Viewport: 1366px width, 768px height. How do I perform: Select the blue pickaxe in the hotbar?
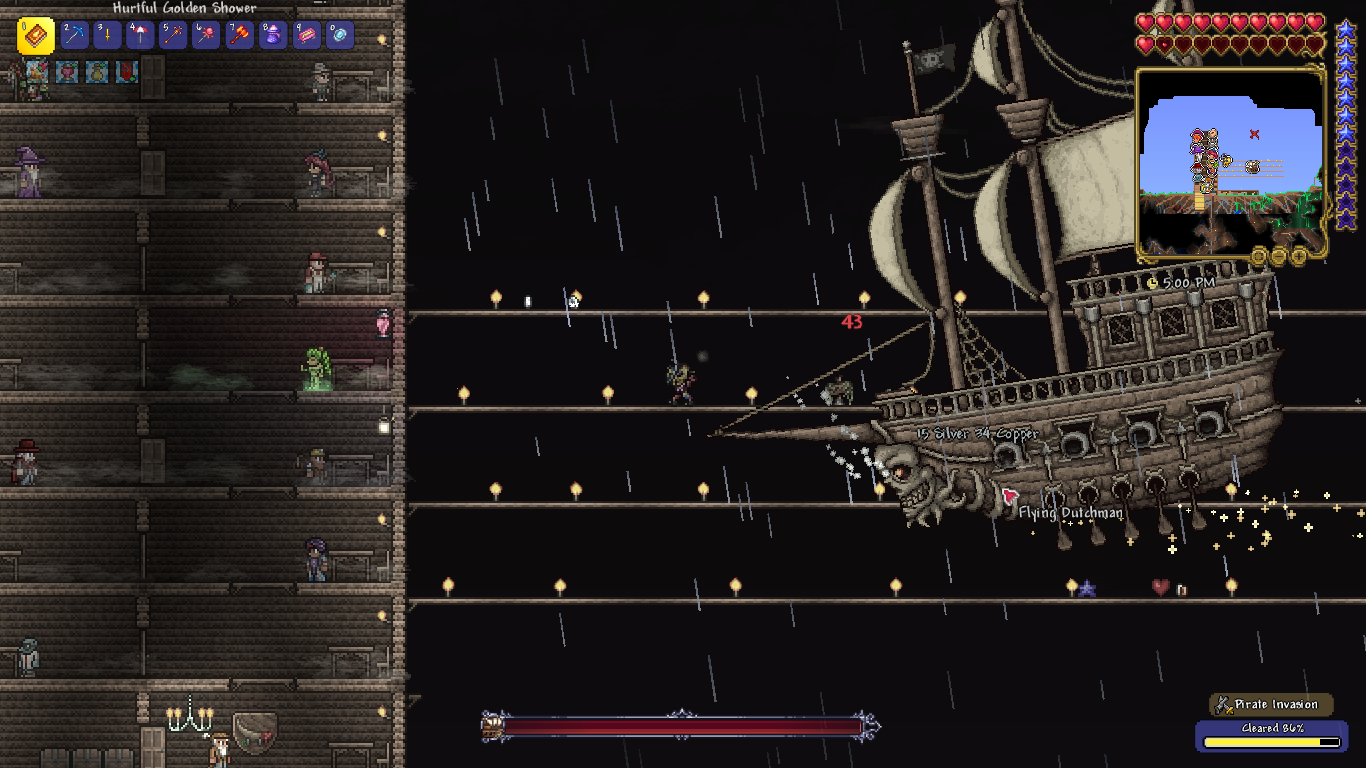point(75,36)
